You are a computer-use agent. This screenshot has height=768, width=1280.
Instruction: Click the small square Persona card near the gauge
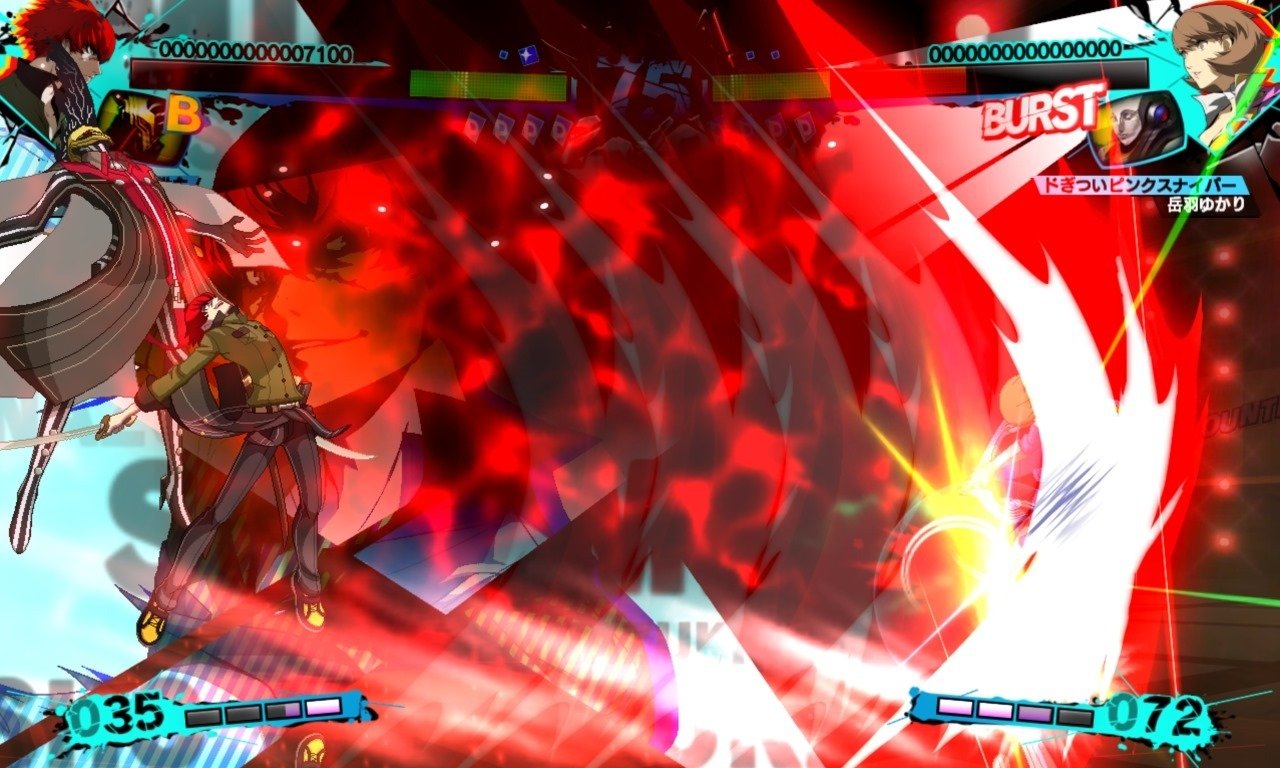point(502,55)
